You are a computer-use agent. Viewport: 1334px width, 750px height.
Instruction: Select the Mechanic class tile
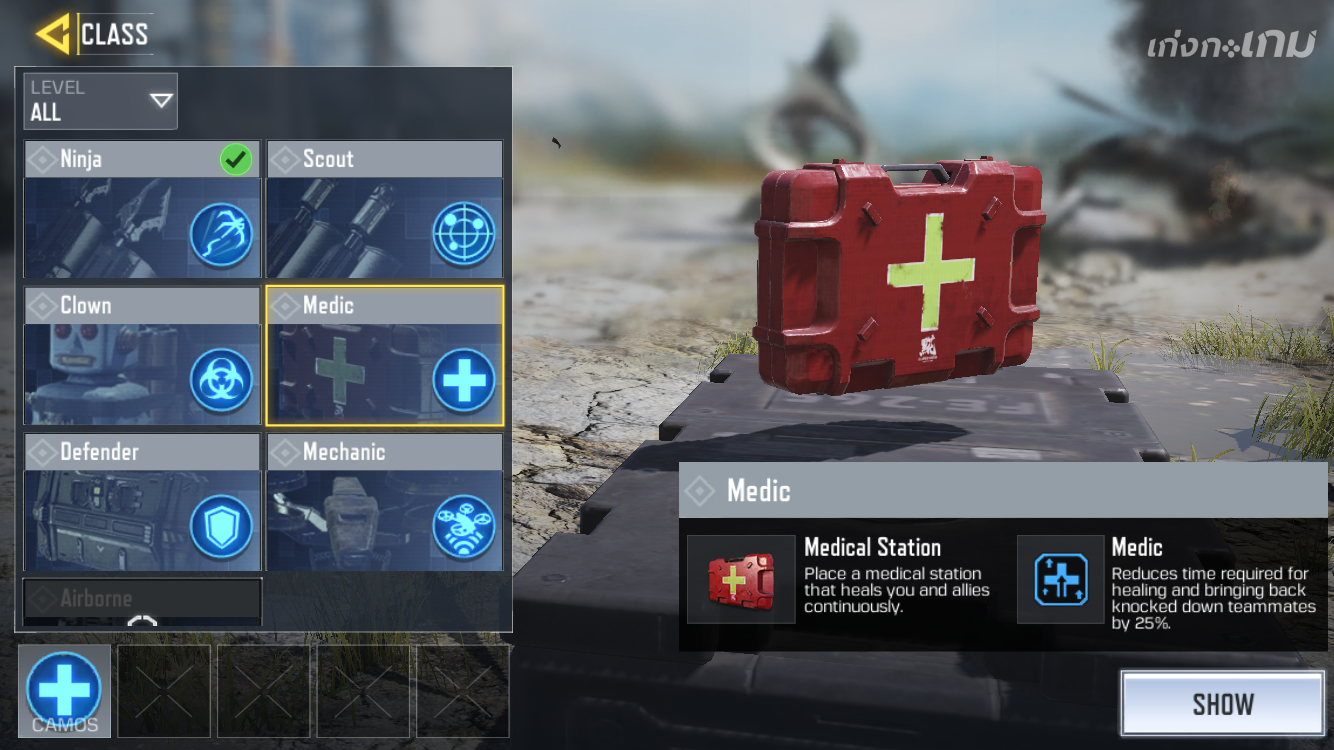pyautogui.click(x=384, y=501)
